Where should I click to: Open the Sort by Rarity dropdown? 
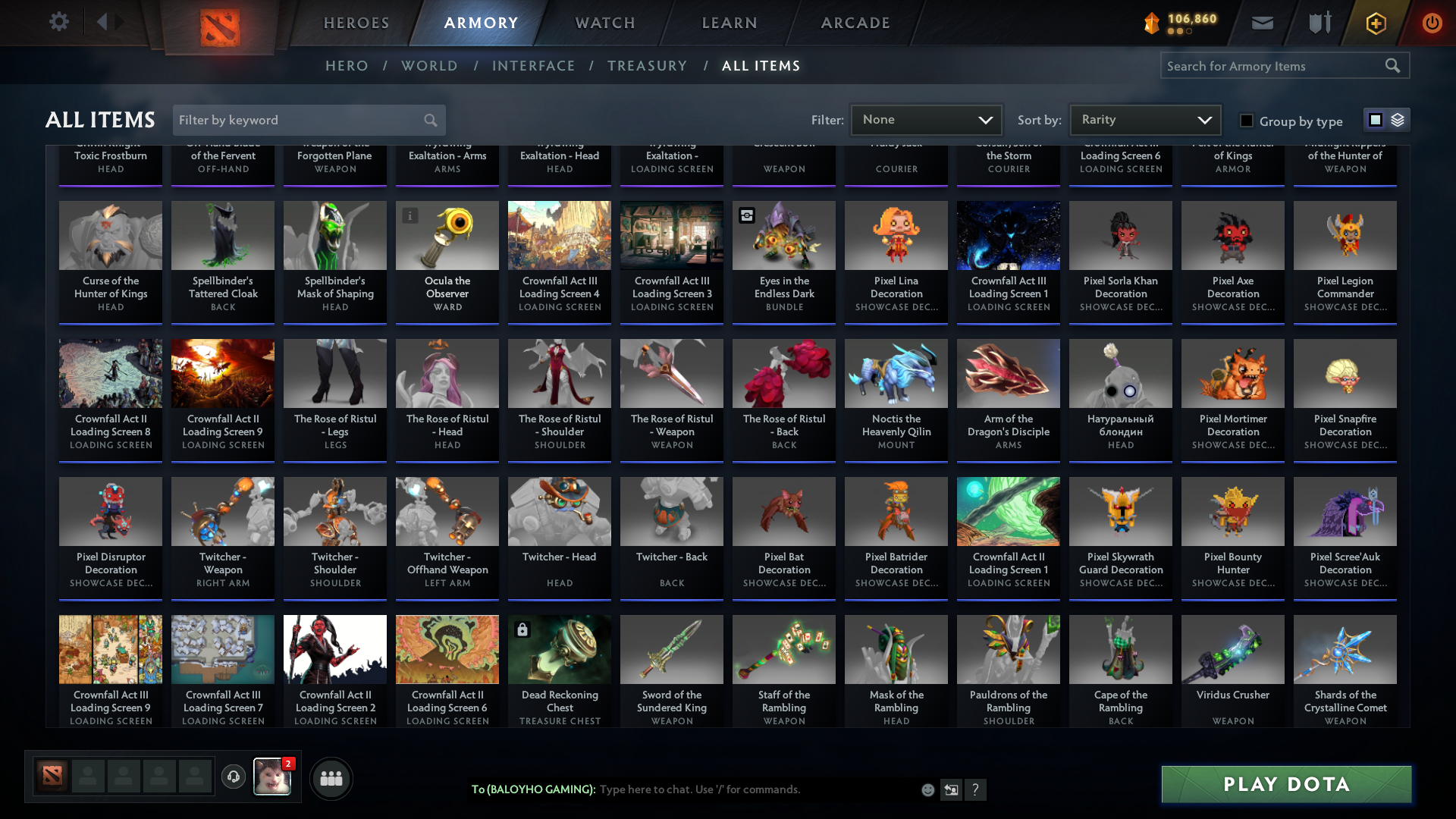click(x=1144, y=119)
